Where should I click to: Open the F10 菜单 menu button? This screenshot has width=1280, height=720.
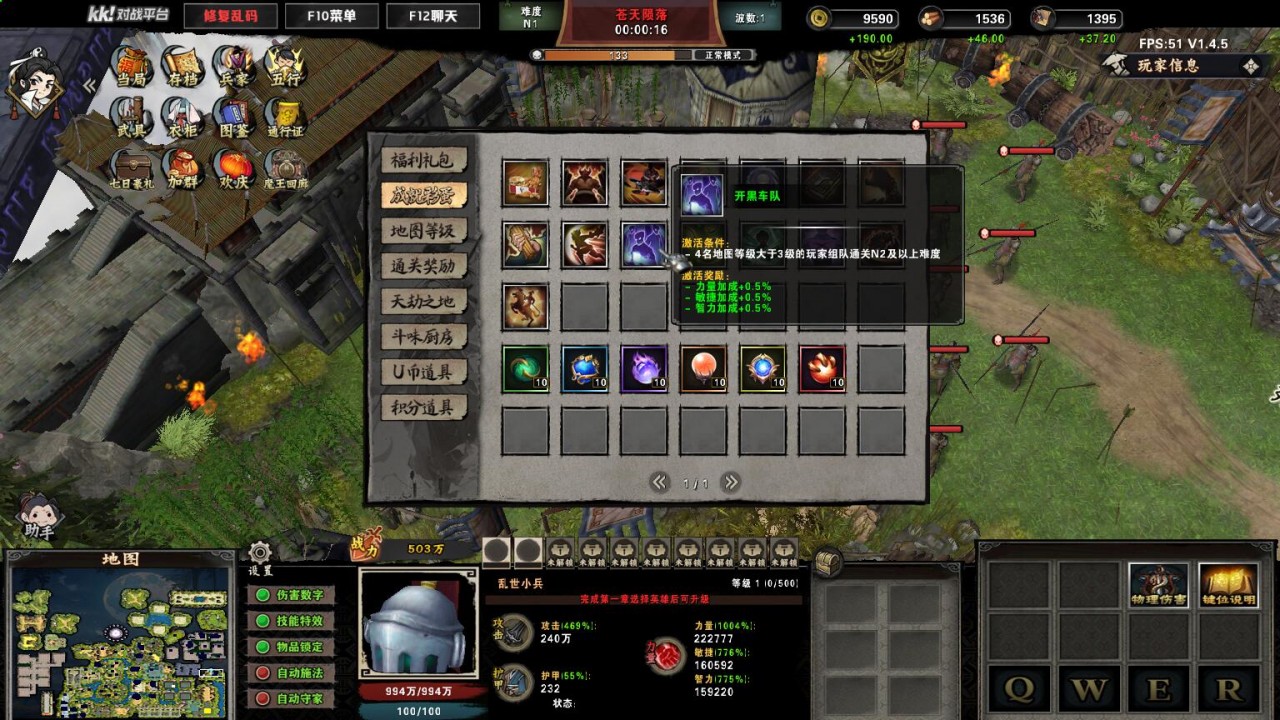pos(332,16)
